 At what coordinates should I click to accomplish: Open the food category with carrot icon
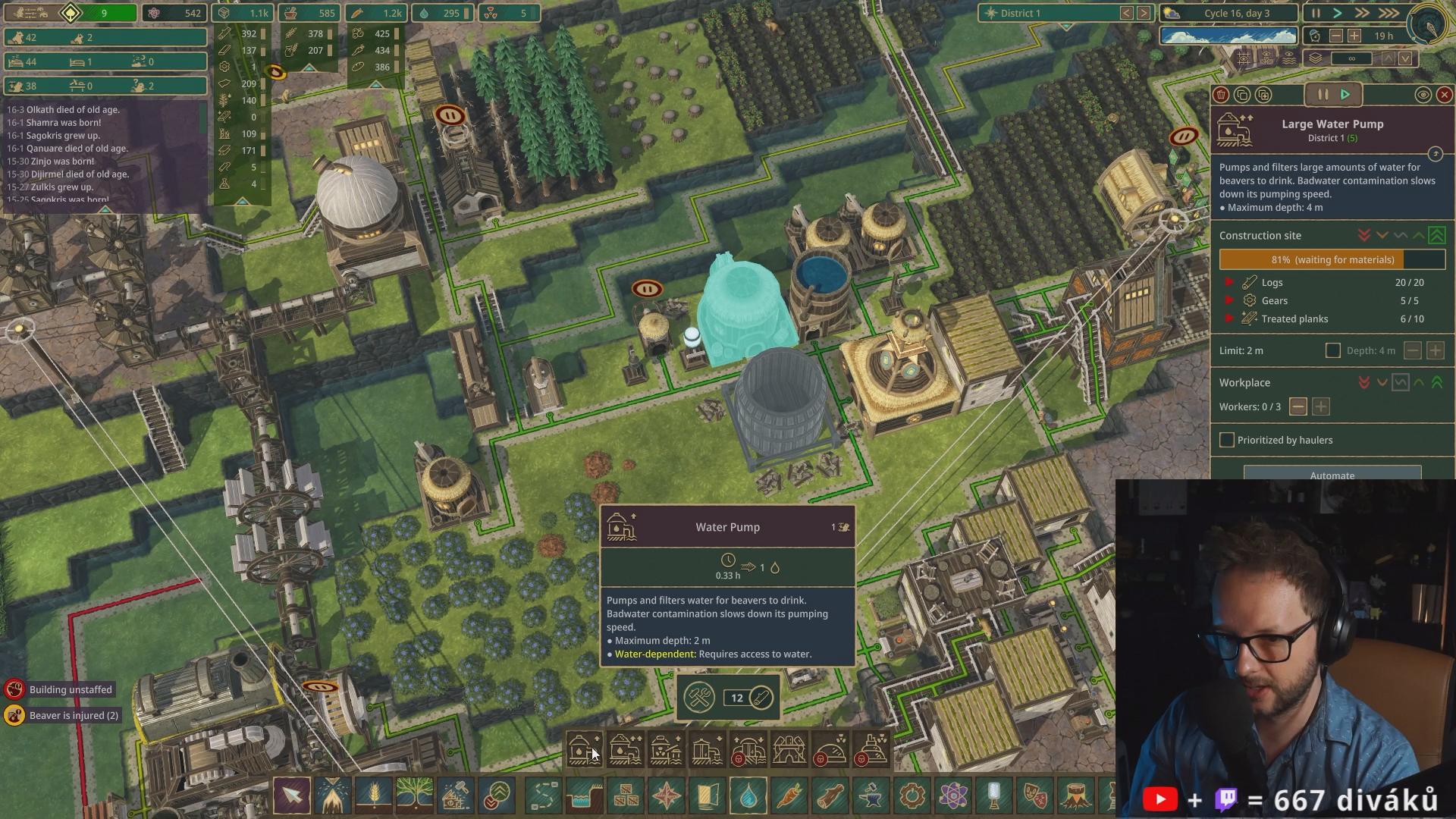[789, 796]
